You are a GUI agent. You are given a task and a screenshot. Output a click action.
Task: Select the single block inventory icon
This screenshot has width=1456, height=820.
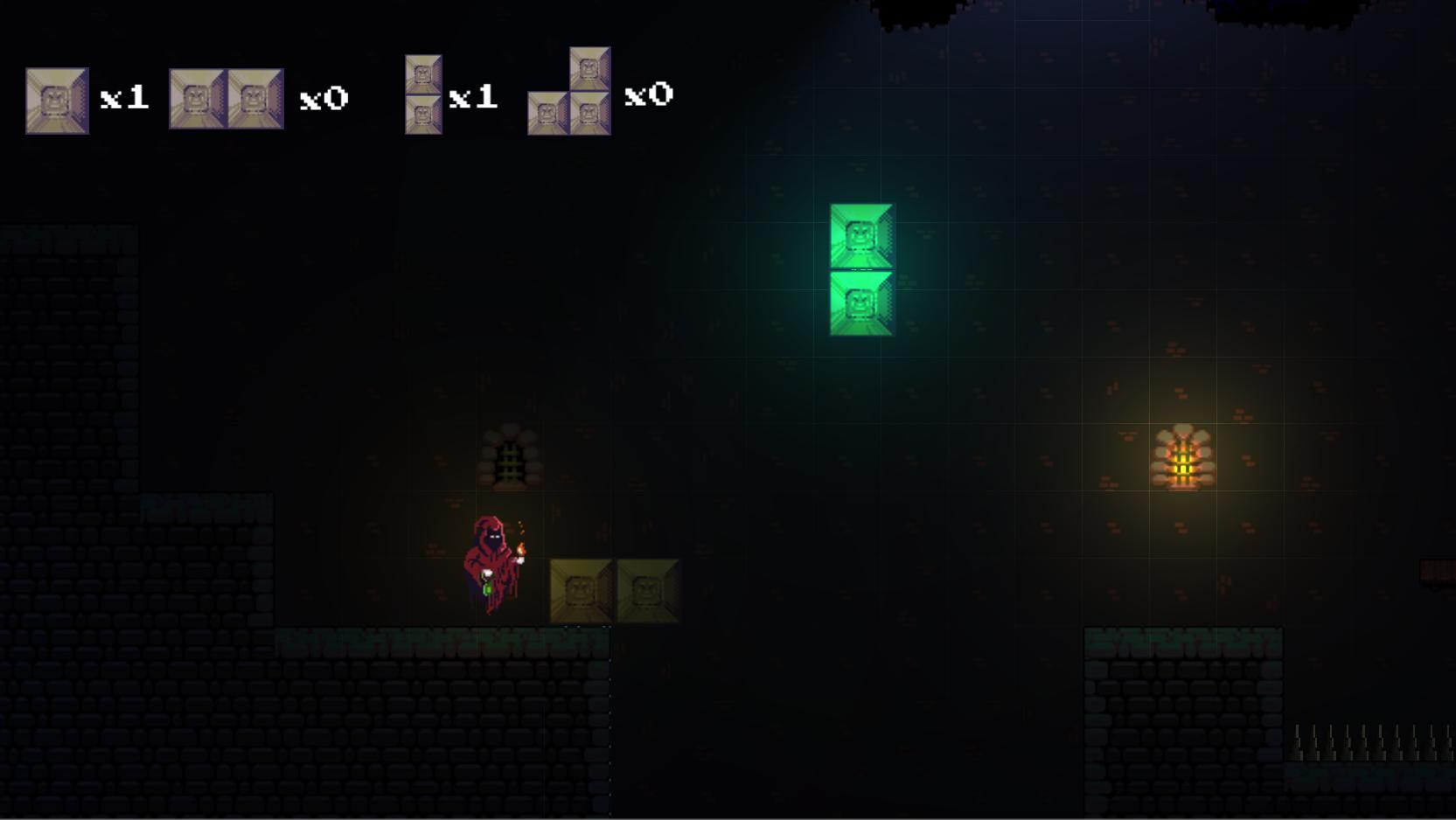(56, 99)
